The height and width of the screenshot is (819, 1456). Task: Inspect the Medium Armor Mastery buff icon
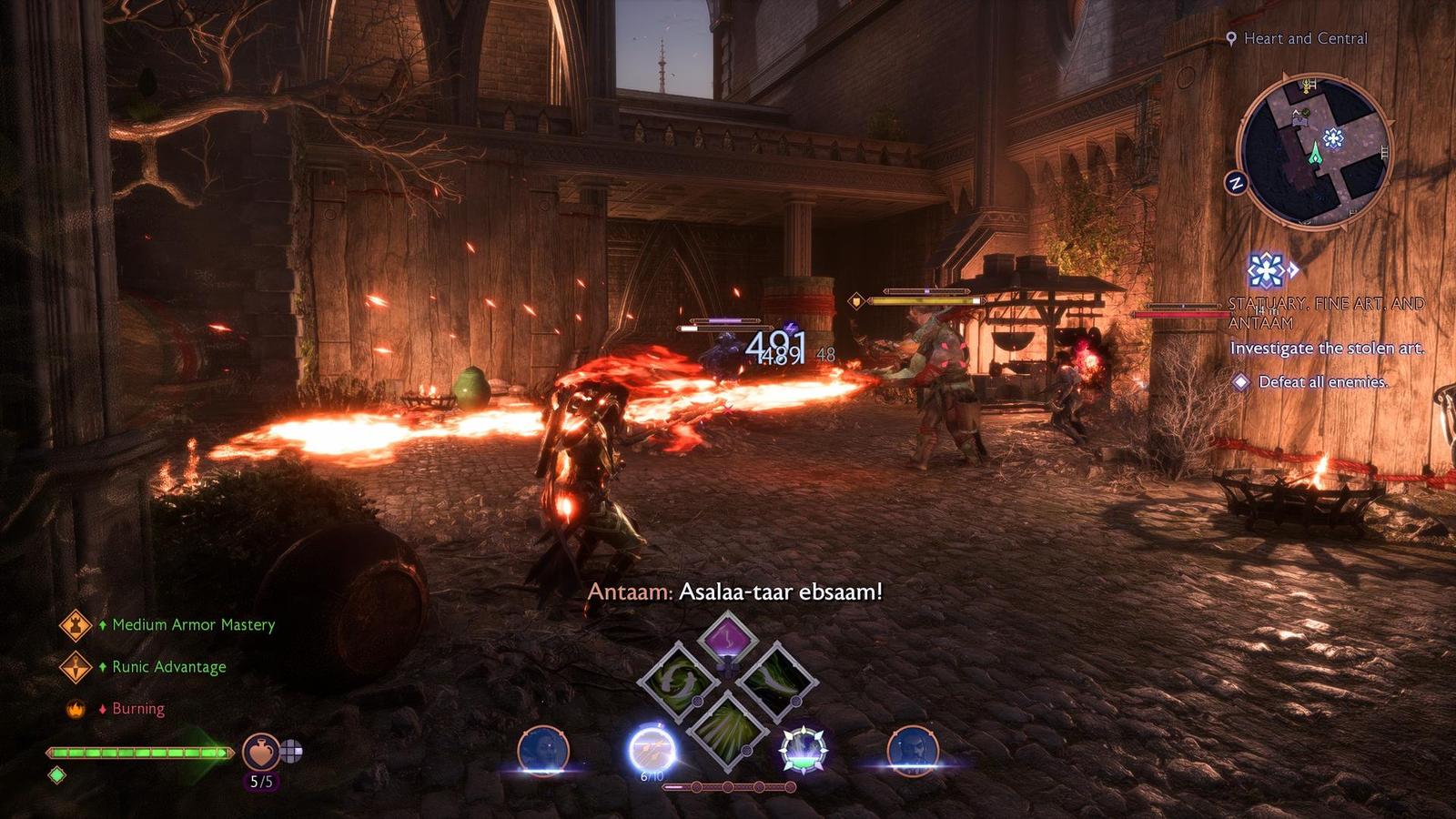point(76,625)
